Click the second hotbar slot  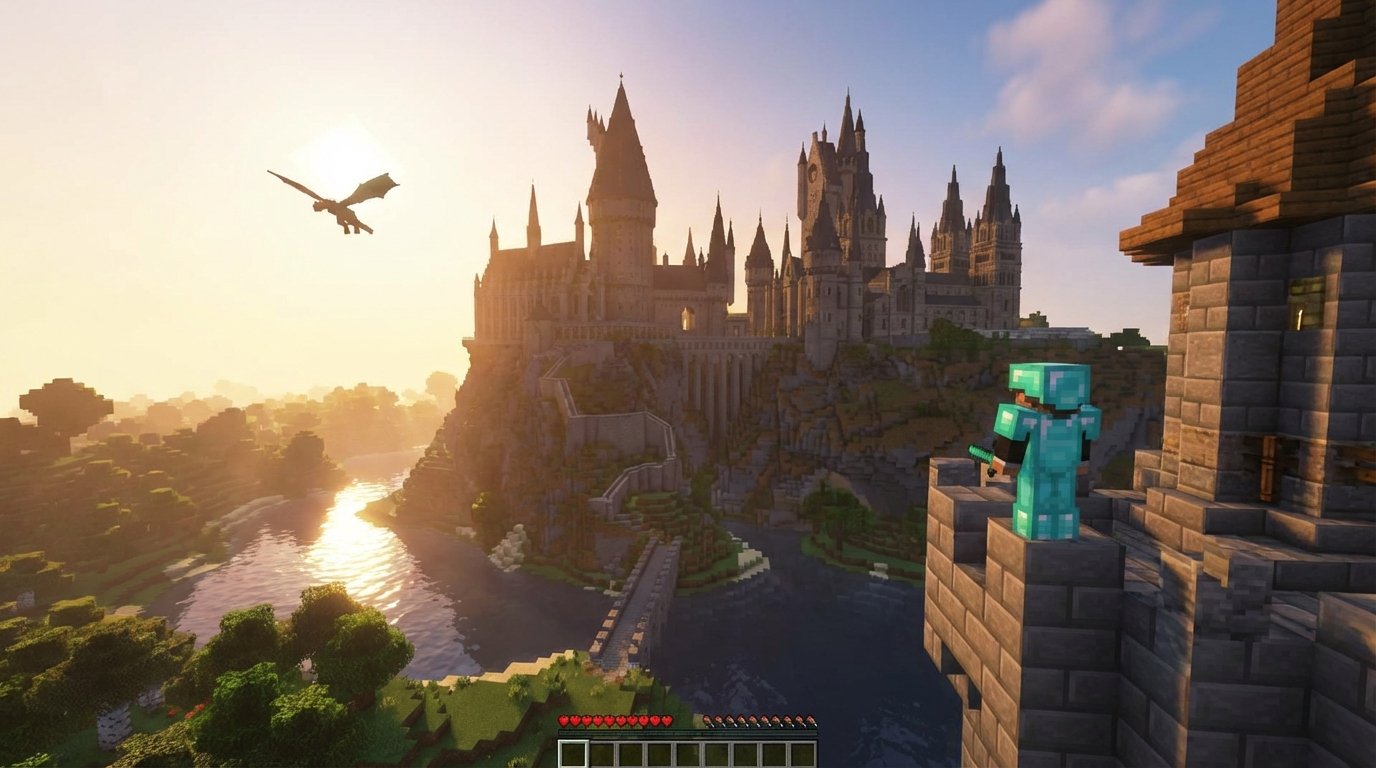[x=602, y=751]
